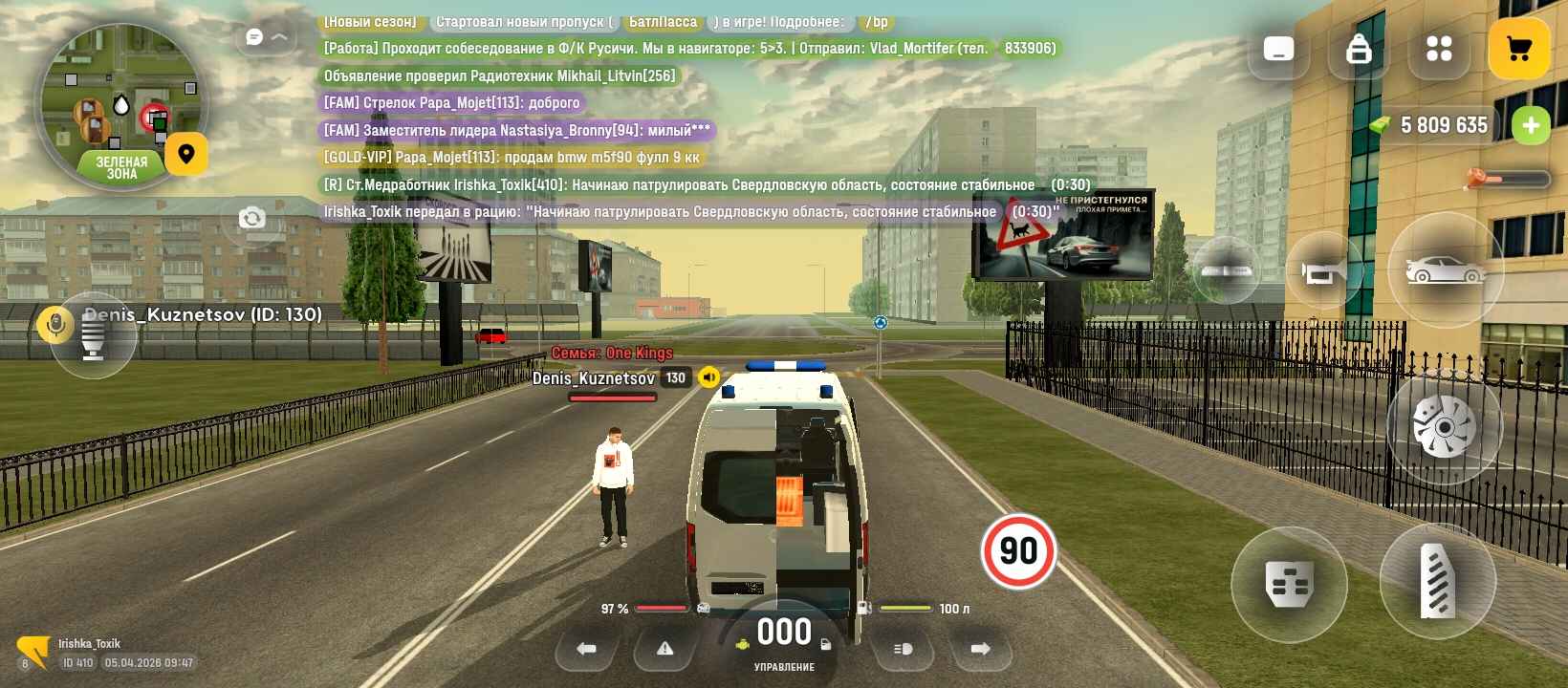
Task: Apply the disc brake handbrake button
Action: tap(1444, 426)
